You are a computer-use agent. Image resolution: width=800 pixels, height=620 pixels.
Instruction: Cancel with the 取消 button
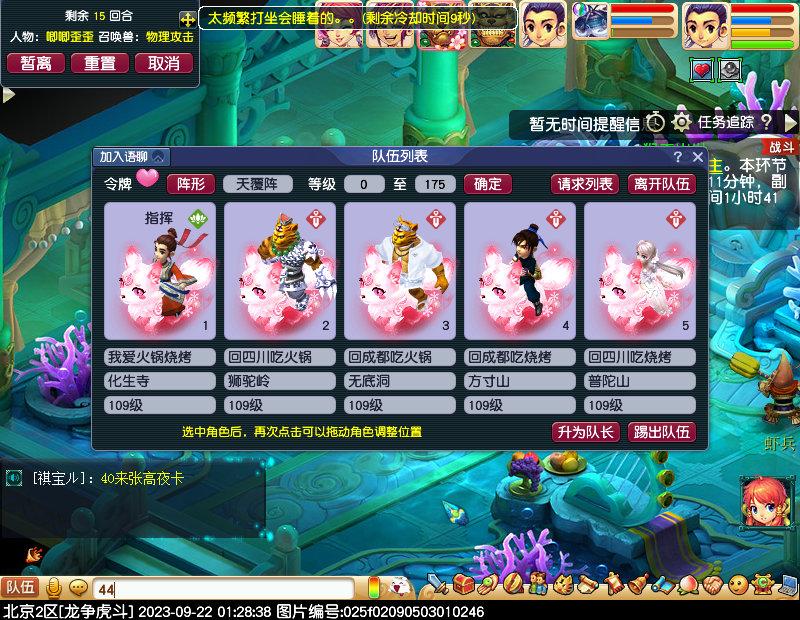164,63
